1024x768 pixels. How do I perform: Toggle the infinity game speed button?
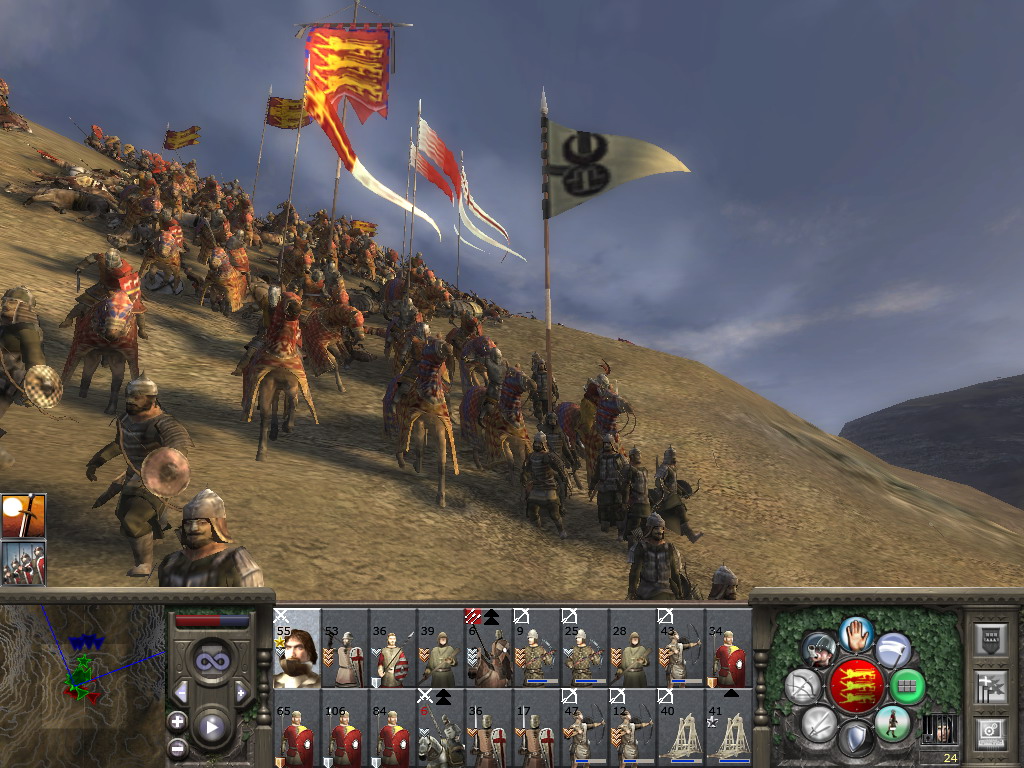(211, 661)
